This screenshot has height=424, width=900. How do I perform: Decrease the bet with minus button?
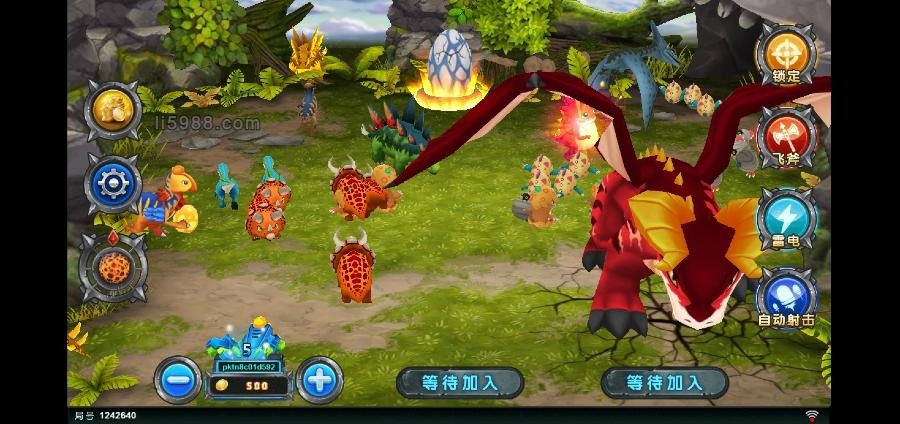pyautogui.click(x=178, y=380)
